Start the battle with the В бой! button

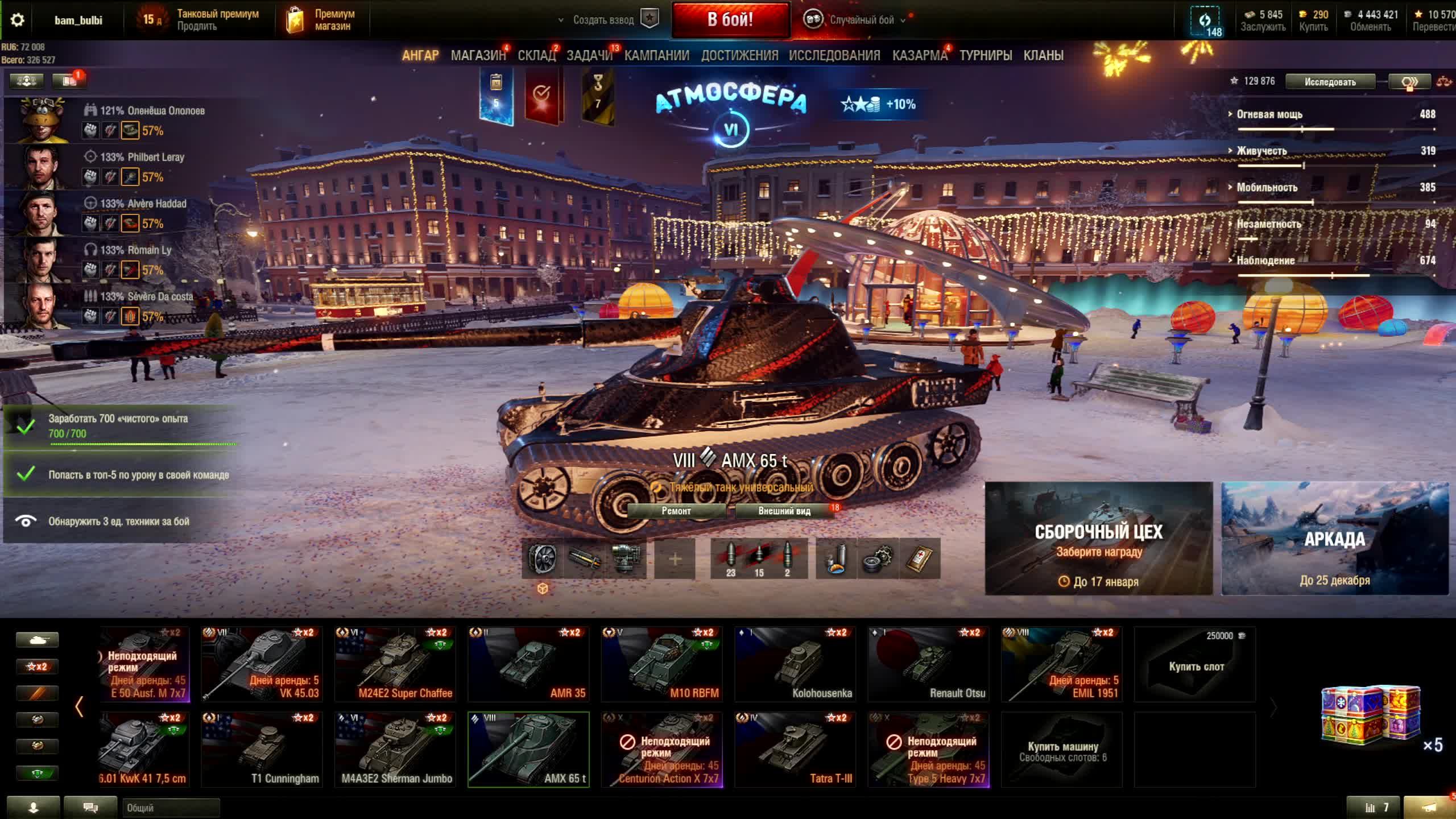[x=730, y=20]
